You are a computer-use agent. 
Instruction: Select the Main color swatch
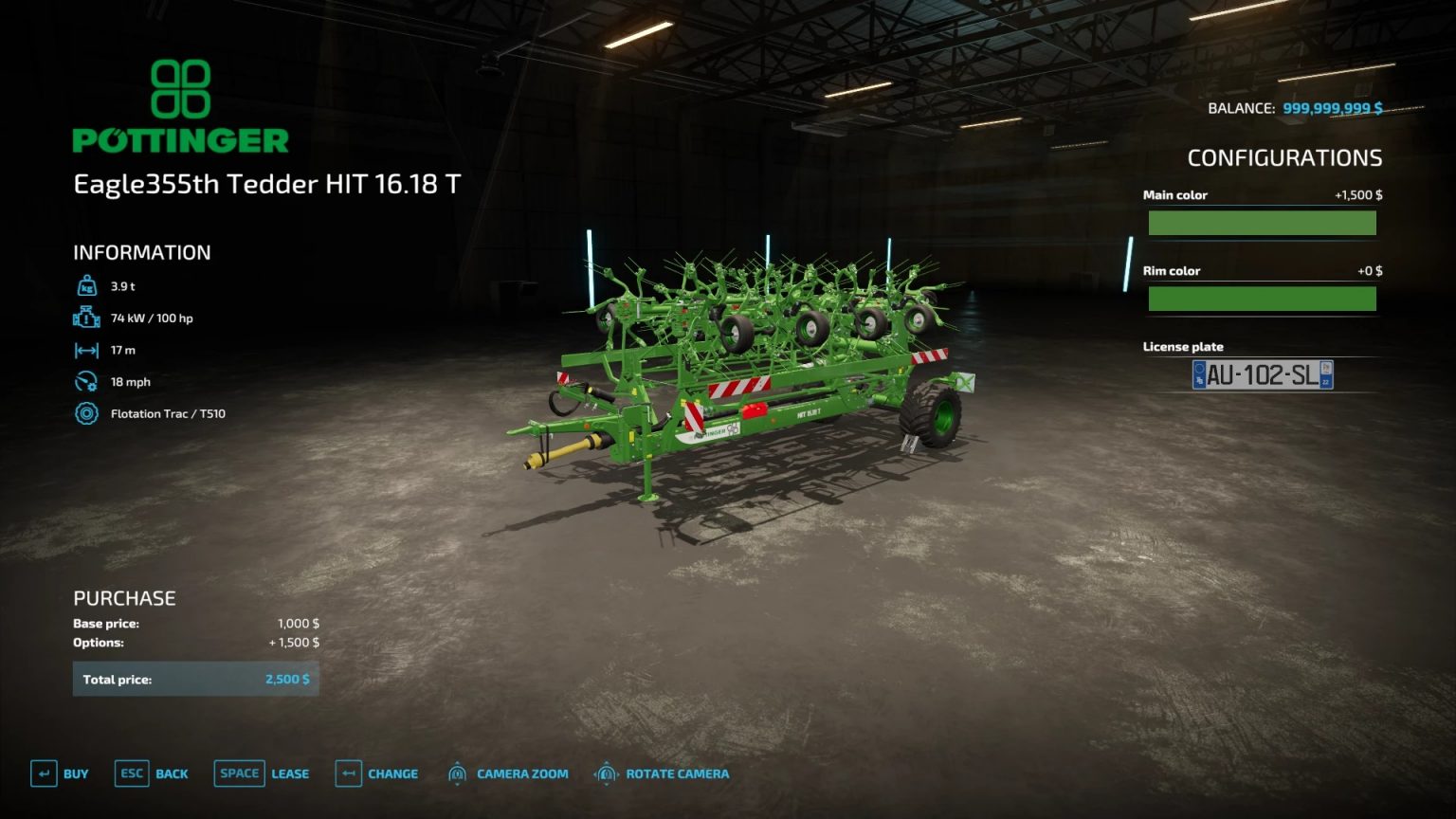(1262, 222)
